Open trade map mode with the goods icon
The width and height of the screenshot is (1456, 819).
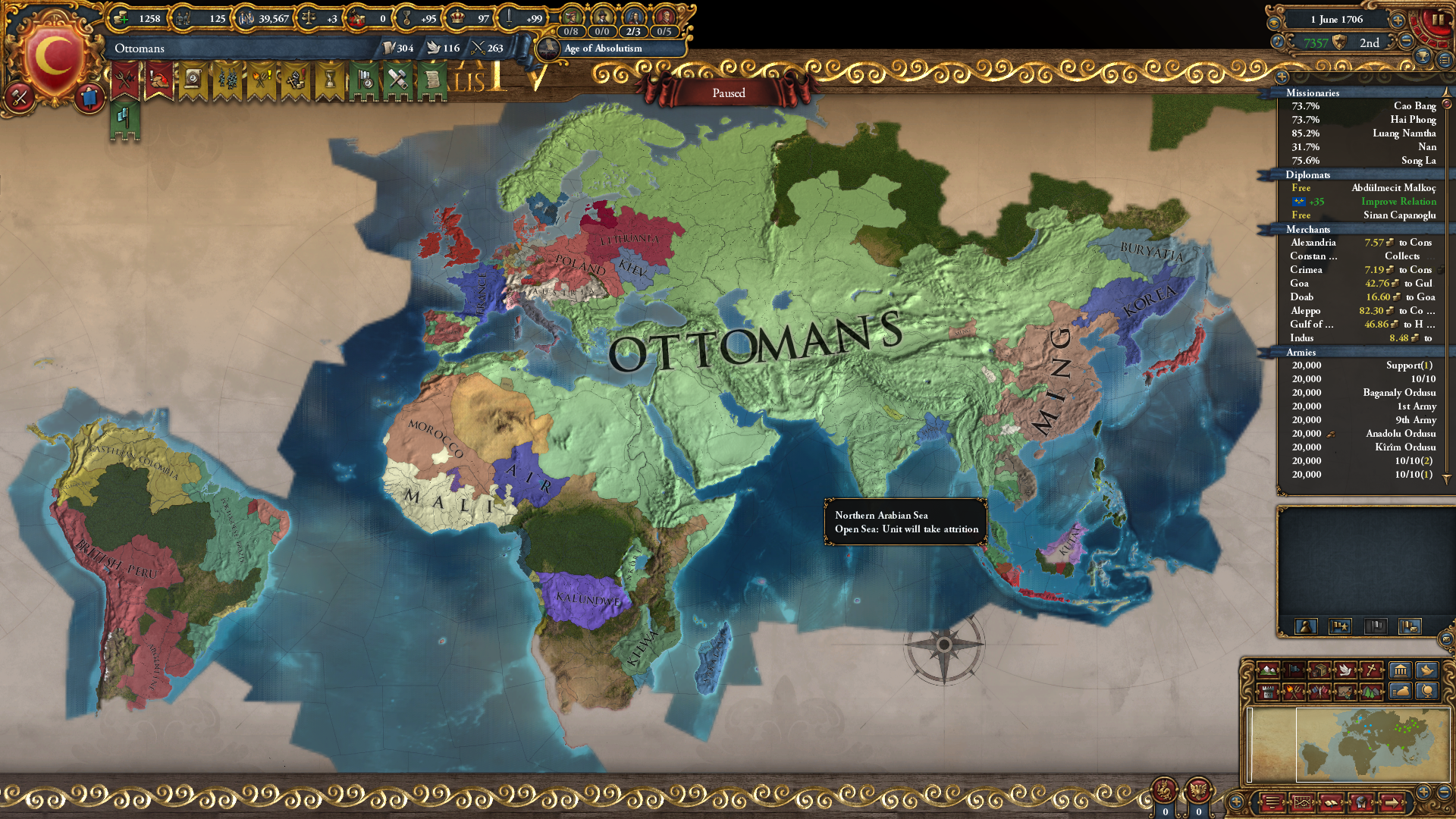1319,671
